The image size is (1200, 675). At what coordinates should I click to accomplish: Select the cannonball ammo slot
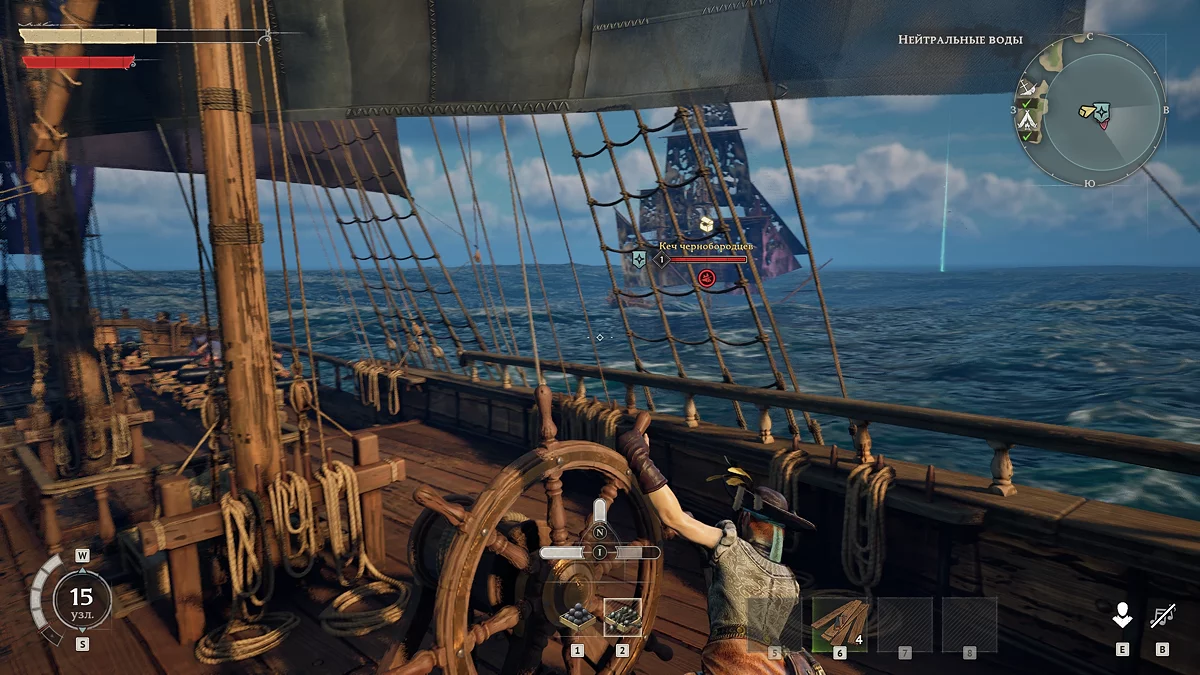point(576,618)
